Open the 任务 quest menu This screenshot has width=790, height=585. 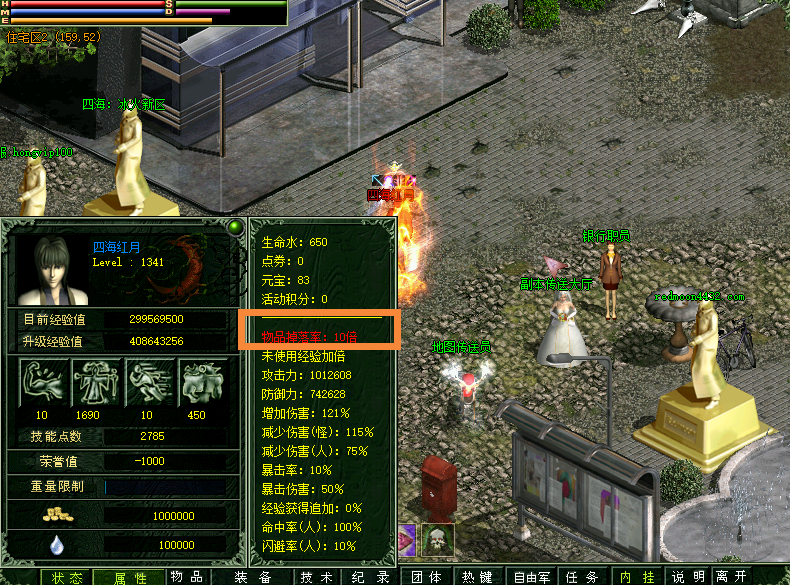point(582,577)
